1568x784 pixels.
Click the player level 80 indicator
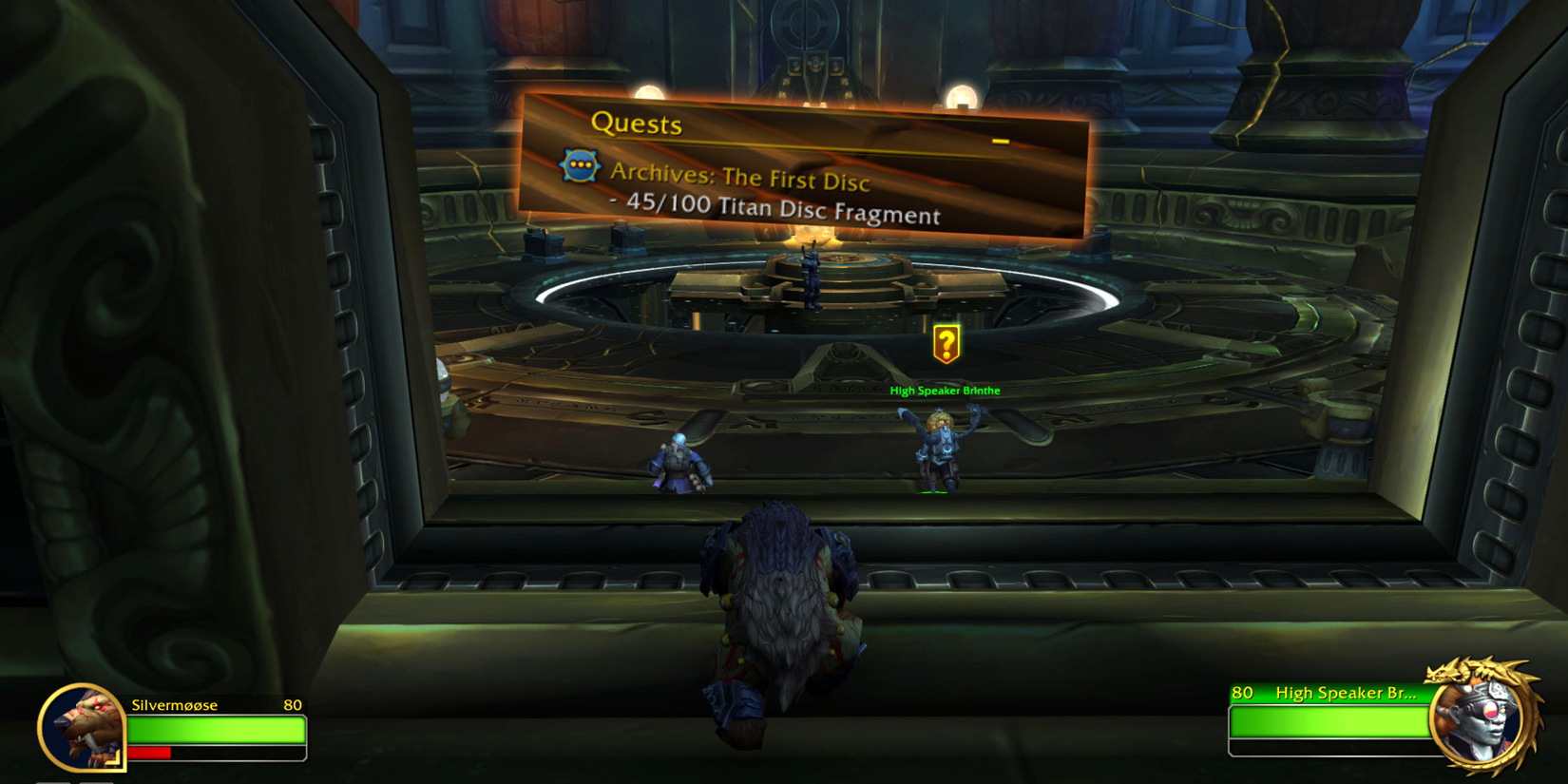pyautogui.click(x=293, y=705)
